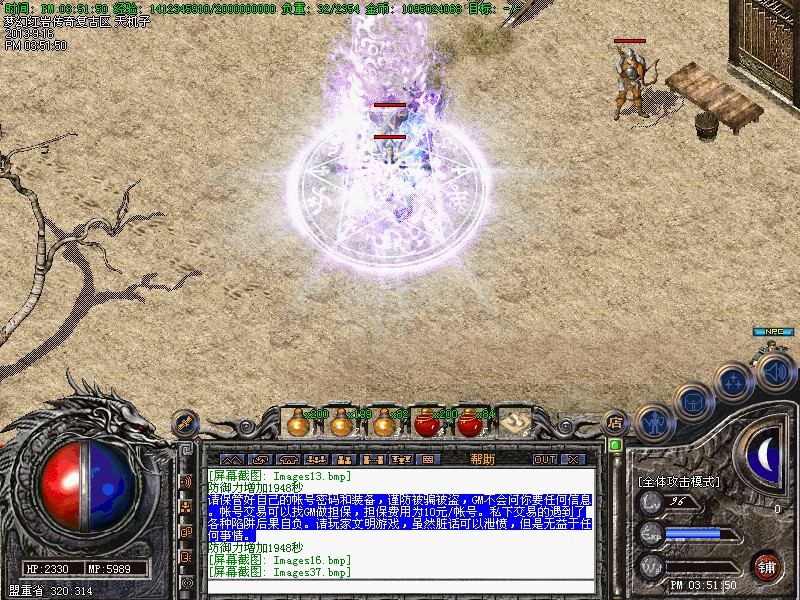Open the skills button with four stars
The image size is (800, 600).
pyautogui.click(x=734, y=381)
